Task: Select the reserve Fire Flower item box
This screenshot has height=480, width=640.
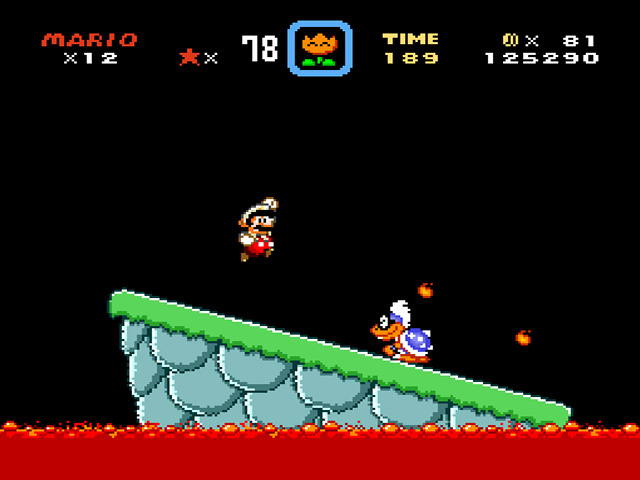Action: coord(319,48)
